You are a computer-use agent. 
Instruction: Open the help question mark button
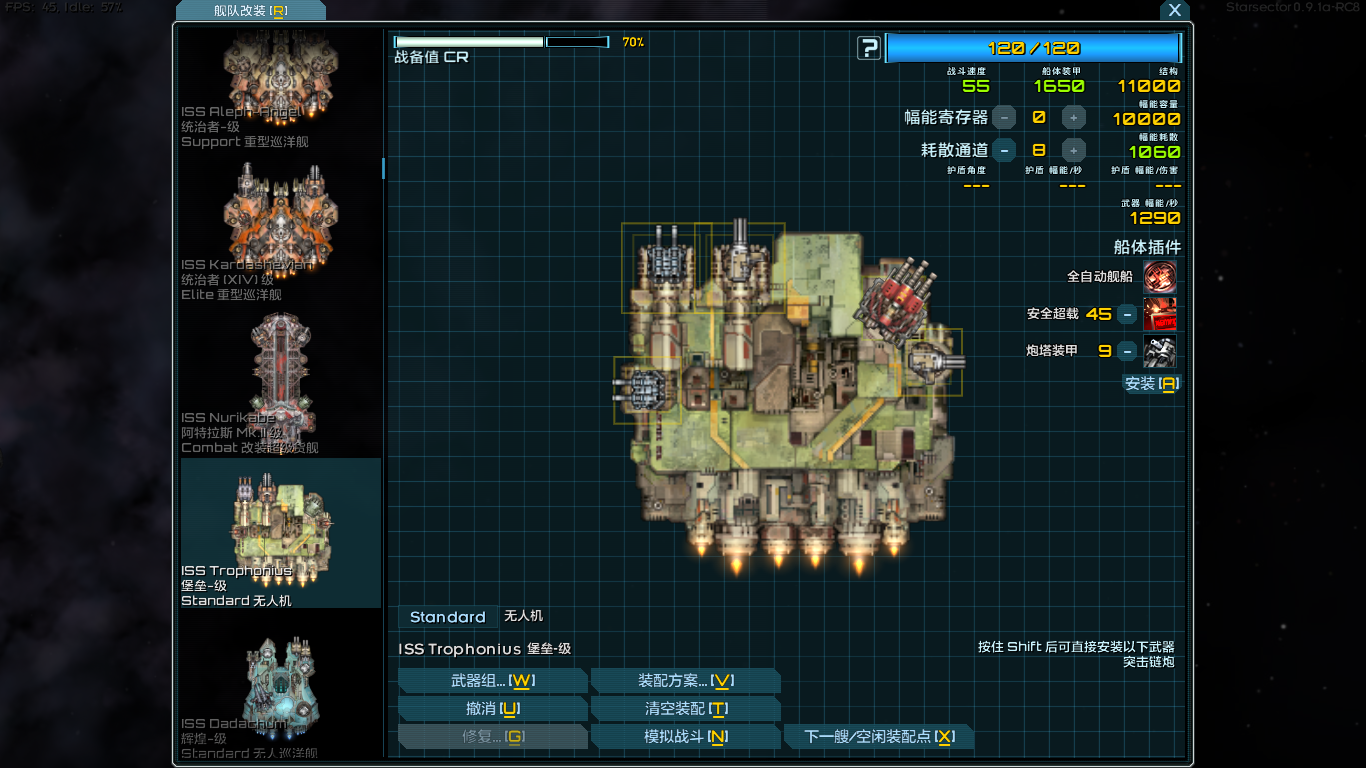pyautogui.click(x=869, y=48)
